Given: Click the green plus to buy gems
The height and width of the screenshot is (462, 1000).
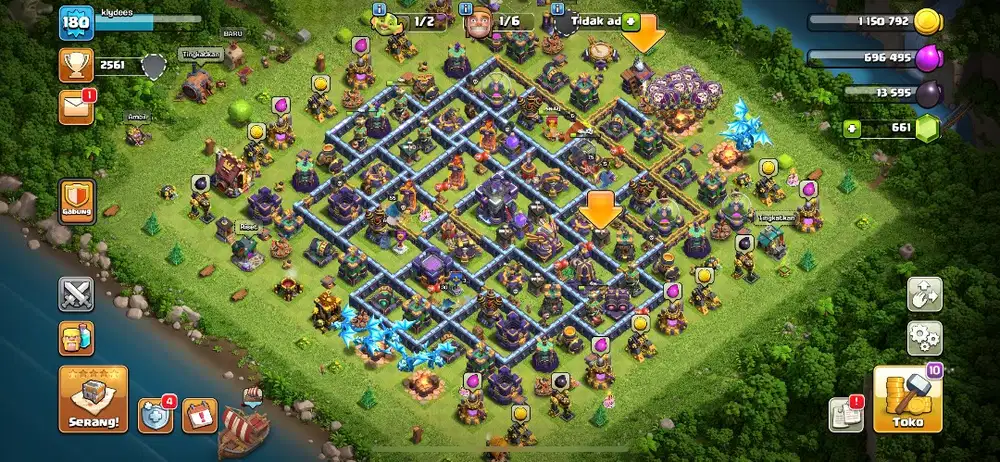Looking at the screenshot, I should coord(851,128).
